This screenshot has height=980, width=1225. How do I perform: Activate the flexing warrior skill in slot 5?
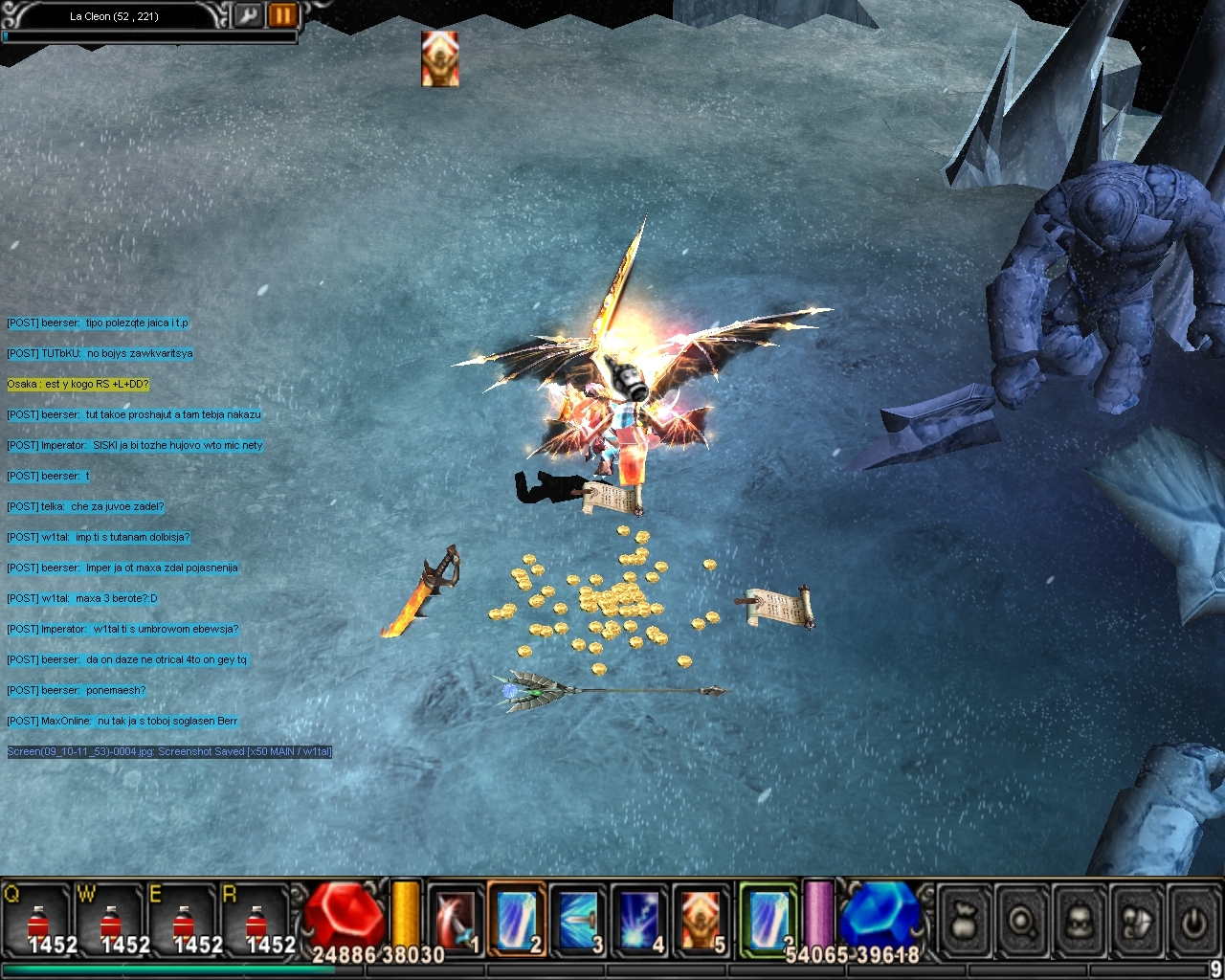point(701,919)
